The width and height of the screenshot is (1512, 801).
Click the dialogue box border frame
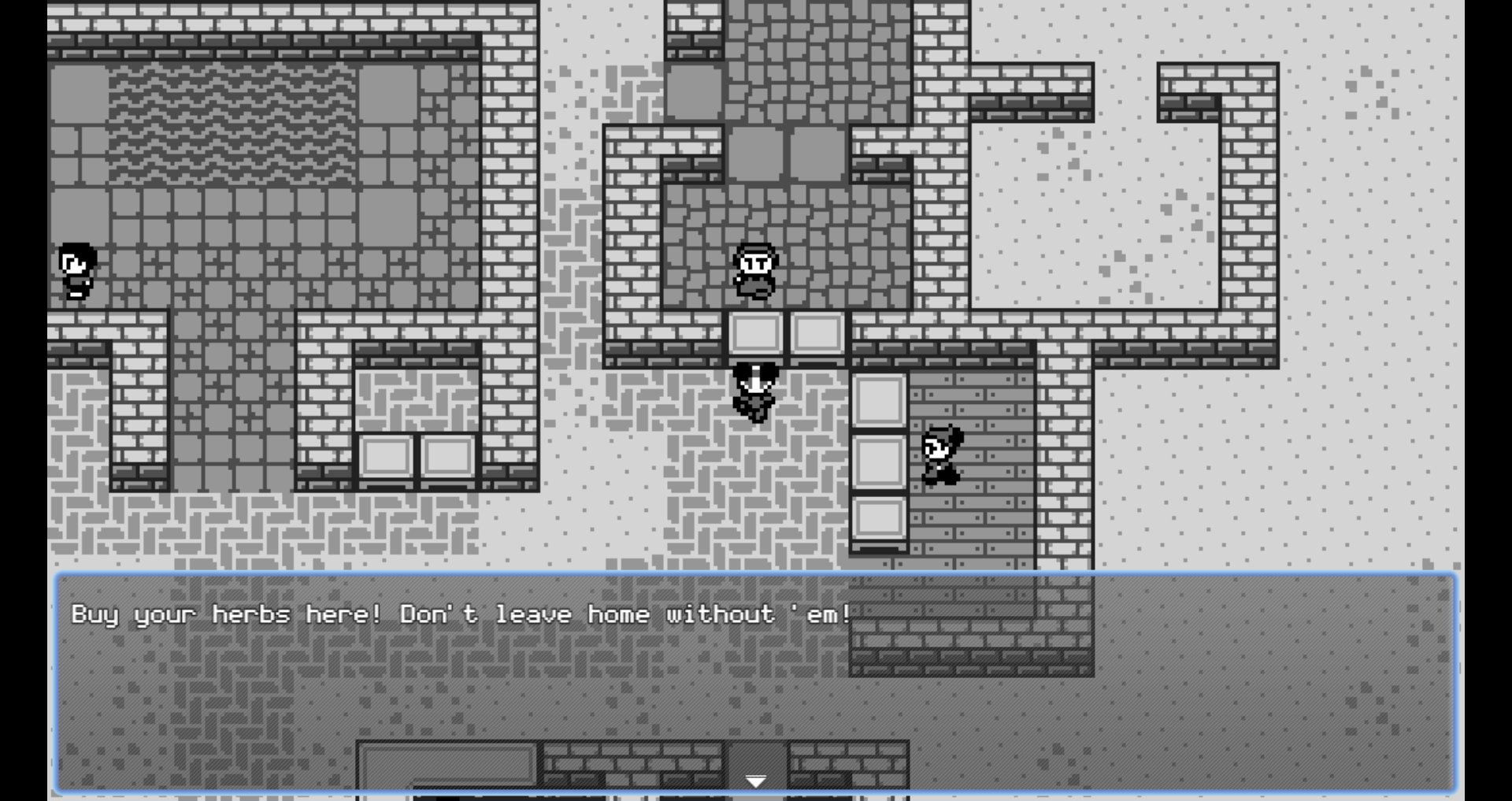click(59, 685)
